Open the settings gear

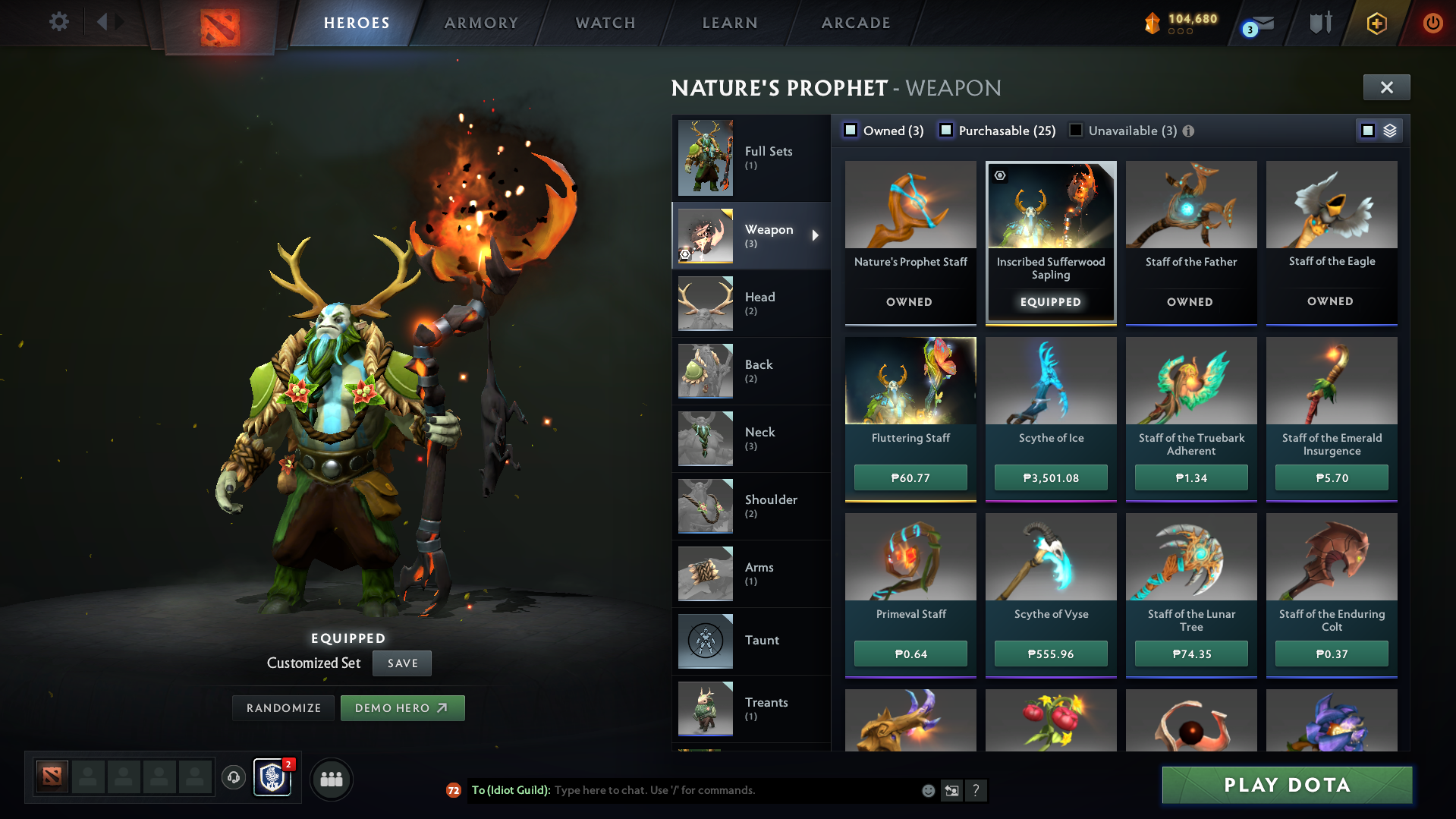(x=58, y=22)
